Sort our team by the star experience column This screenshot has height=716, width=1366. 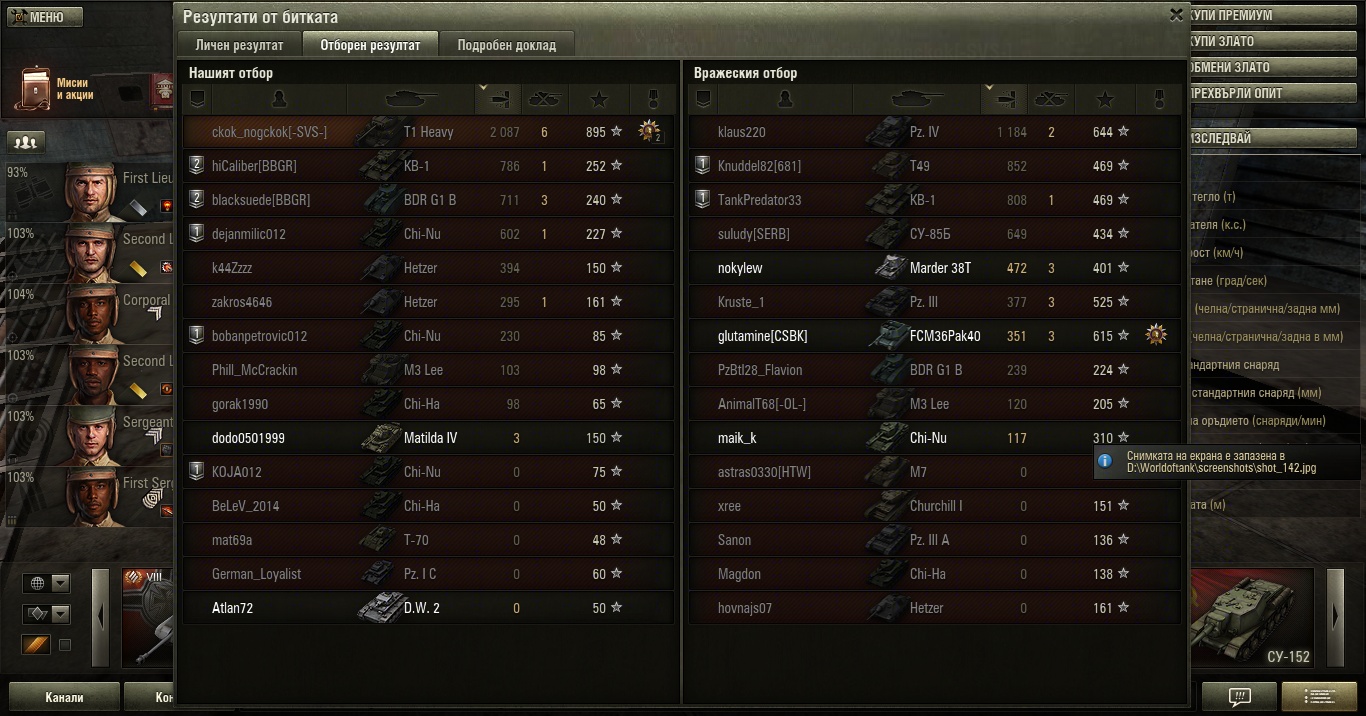(599, 99)
